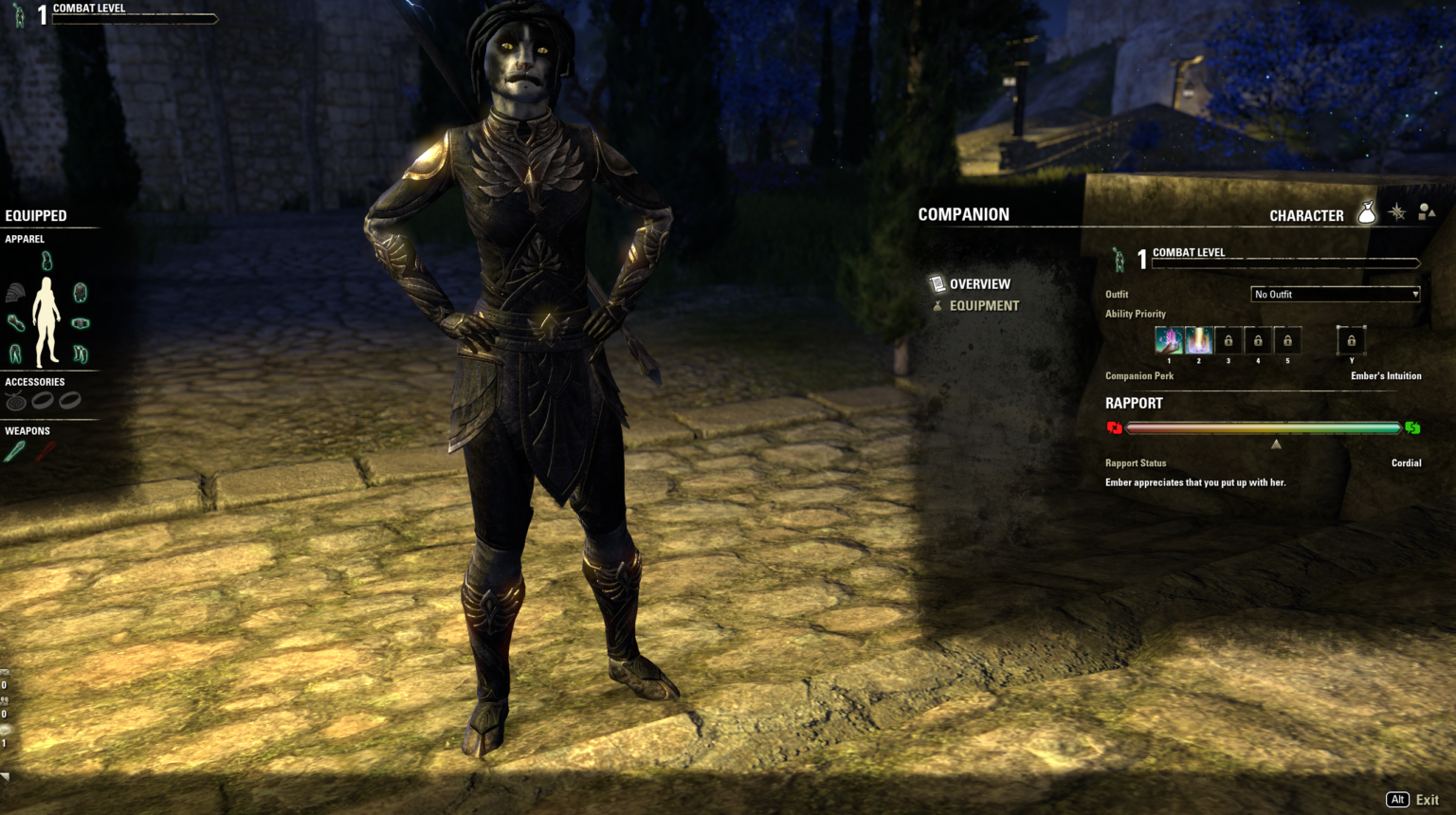The image size is (1456, 815).
Task: Select the fire pillar ability in slot 2
Action: tap(1198, 339)
